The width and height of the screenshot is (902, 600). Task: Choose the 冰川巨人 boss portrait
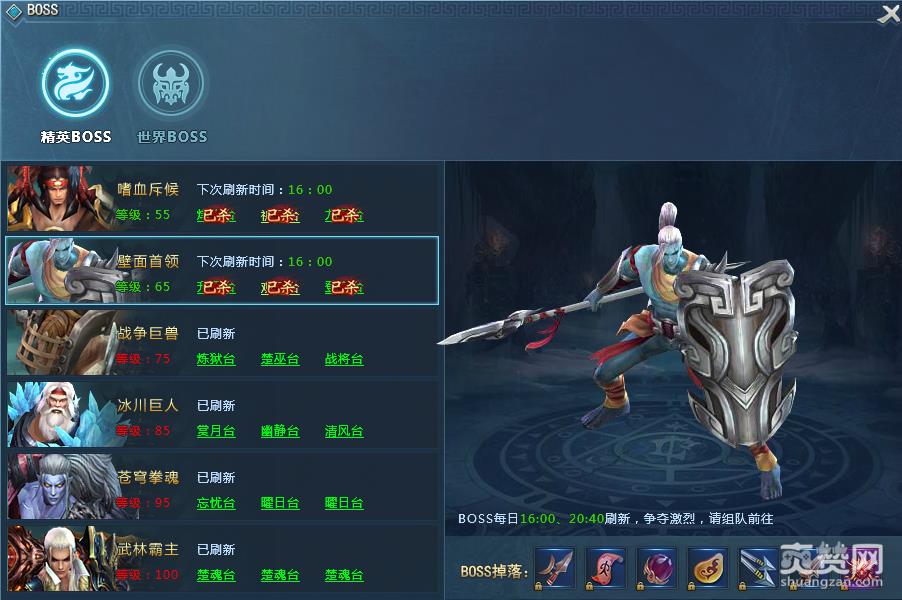pyautogui.click(x=59, y=414)
